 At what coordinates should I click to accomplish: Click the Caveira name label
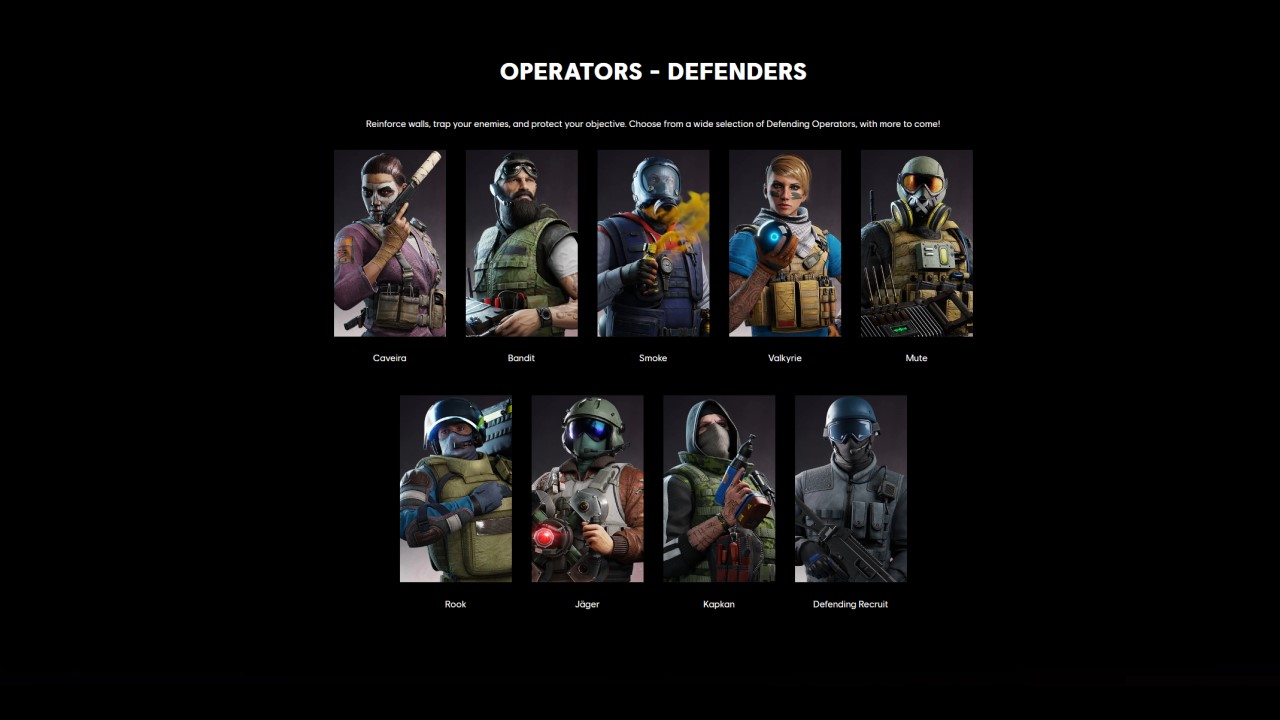pyautogui.click(x=389, y=358)
